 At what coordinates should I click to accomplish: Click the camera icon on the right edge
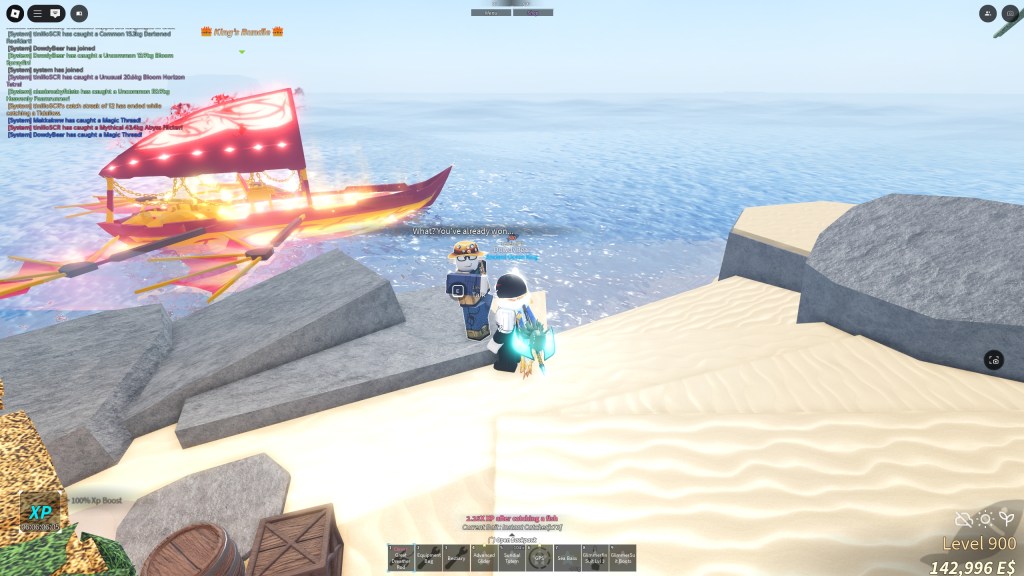pos(993,359)
